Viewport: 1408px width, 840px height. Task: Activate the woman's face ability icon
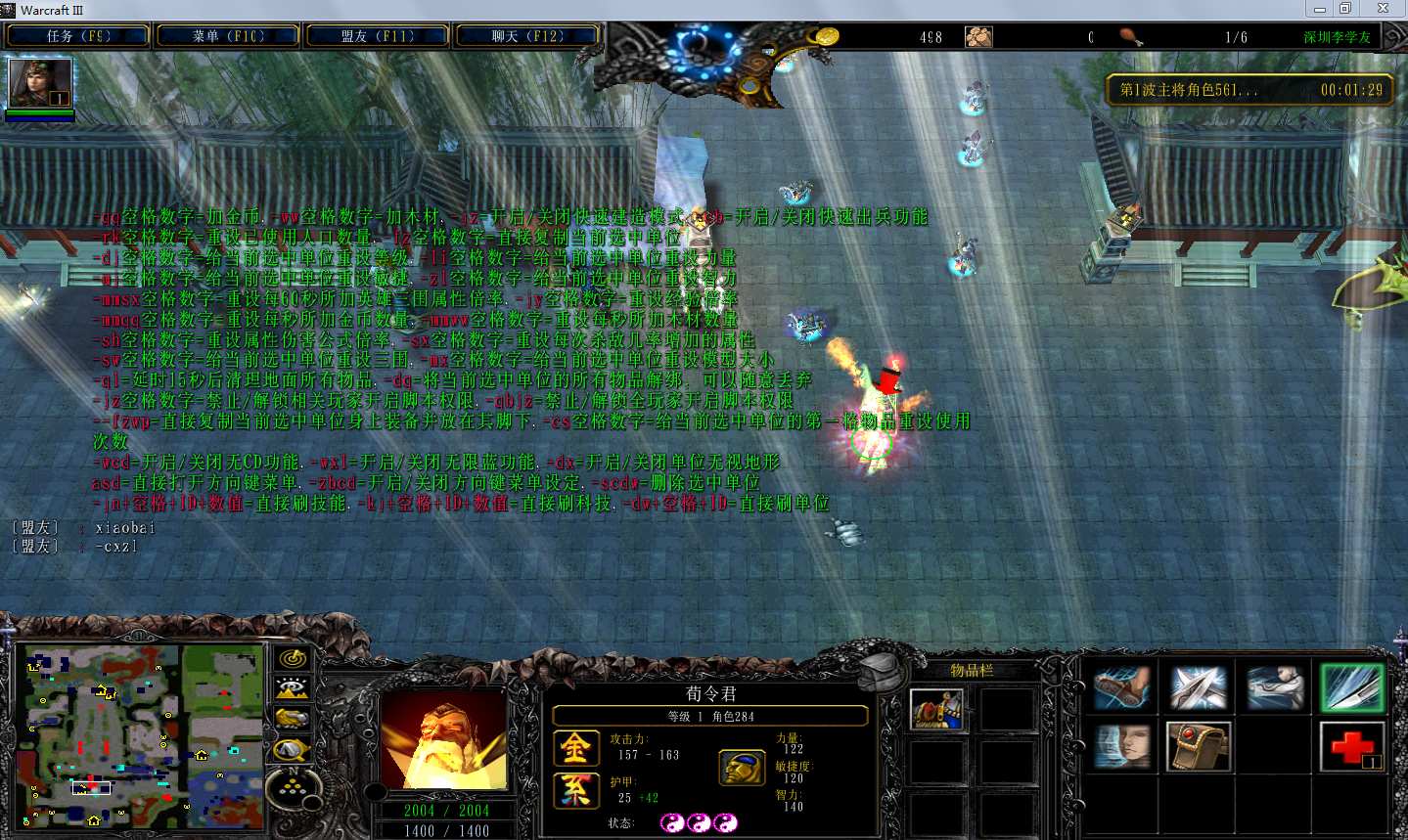tap(1121, 747)
